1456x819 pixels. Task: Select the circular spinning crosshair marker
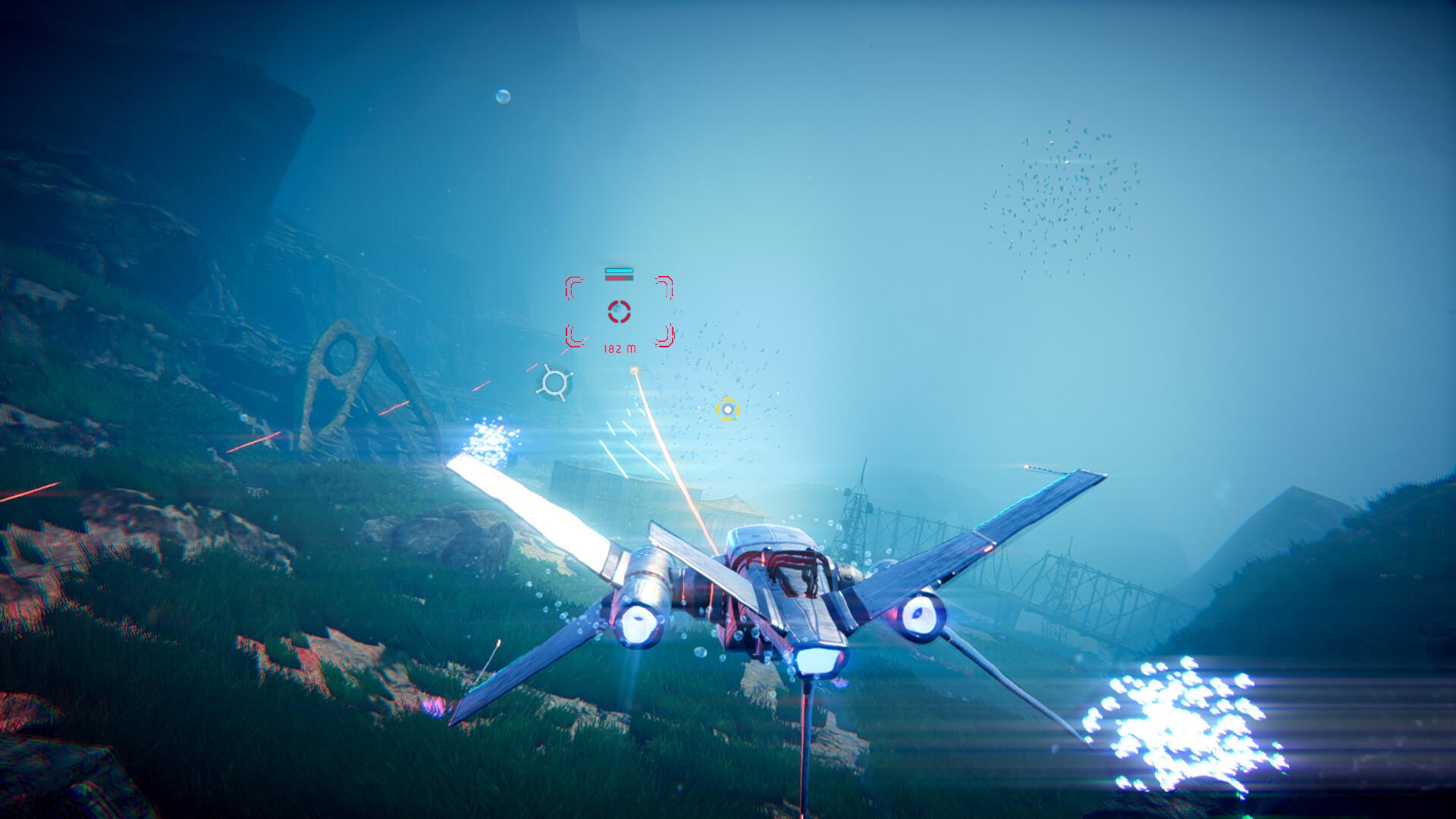[x=555, y=381]
